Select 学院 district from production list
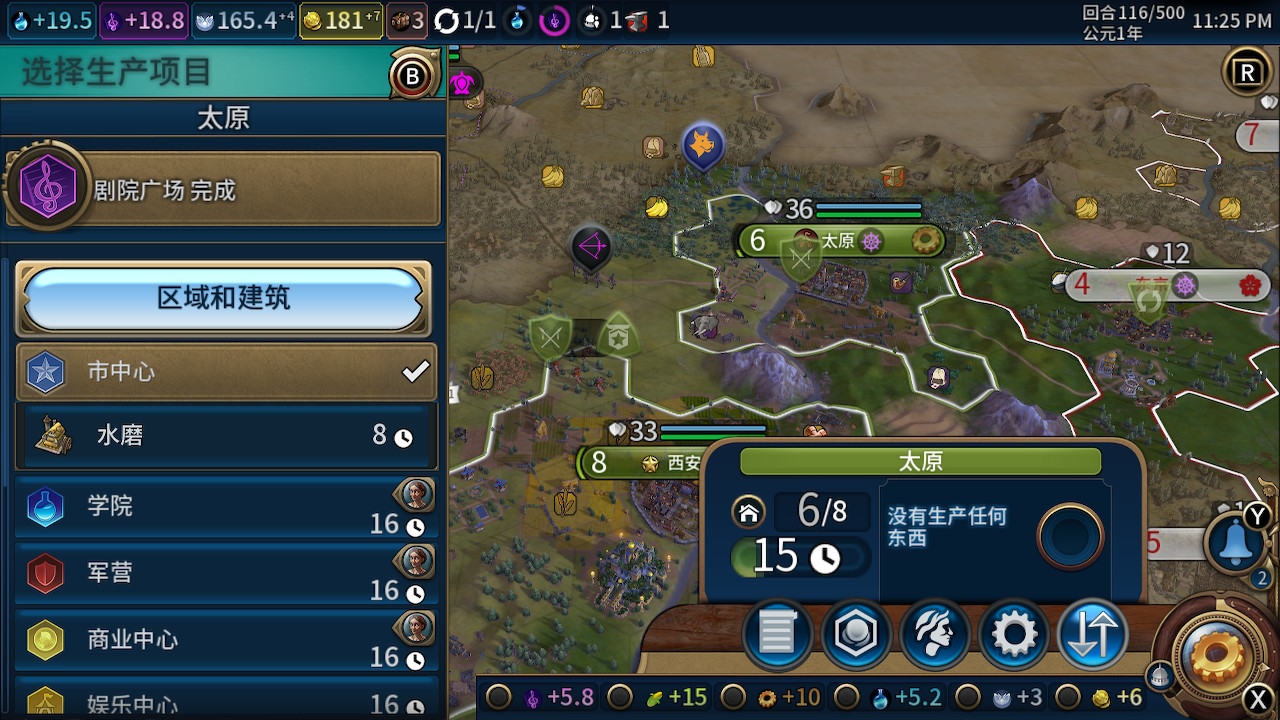1280x720 pixels. (226, 507)
